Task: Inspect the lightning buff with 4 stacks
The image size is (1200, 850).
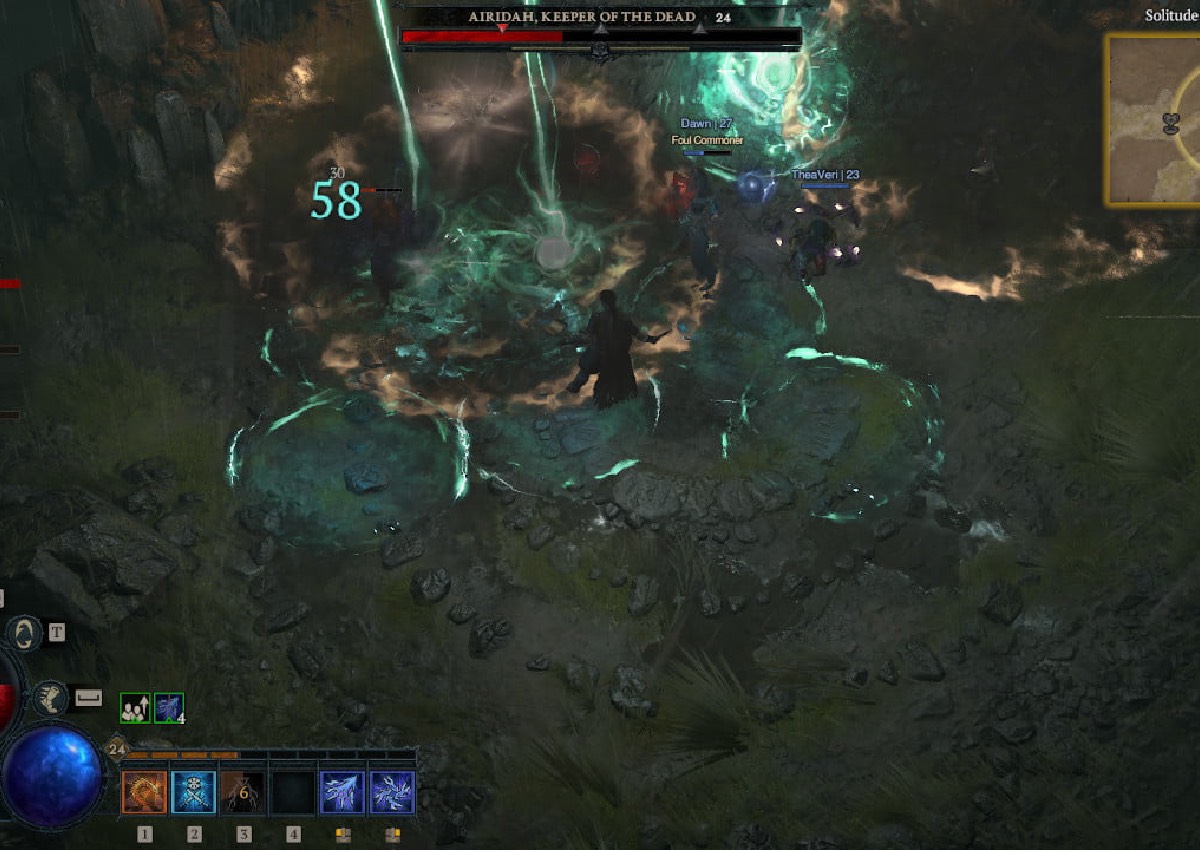Action: tap(169, 708)
